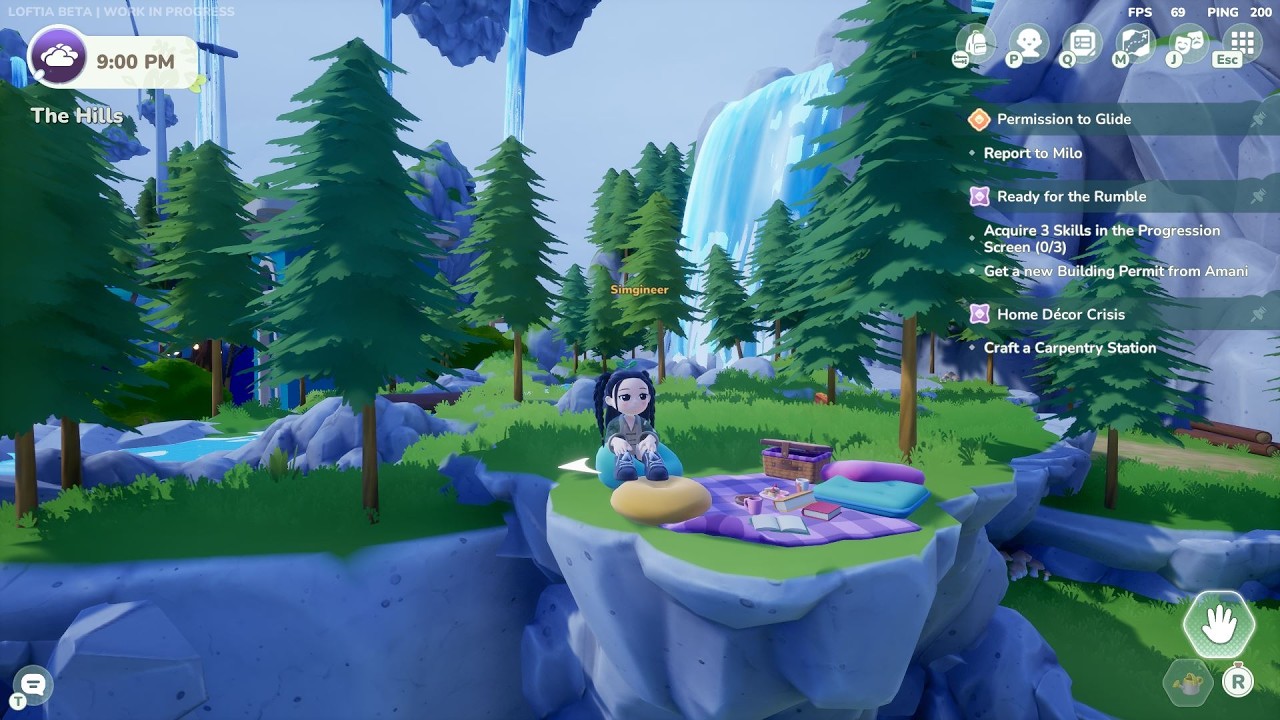Select the hand interaction tool

[1218, 625]
